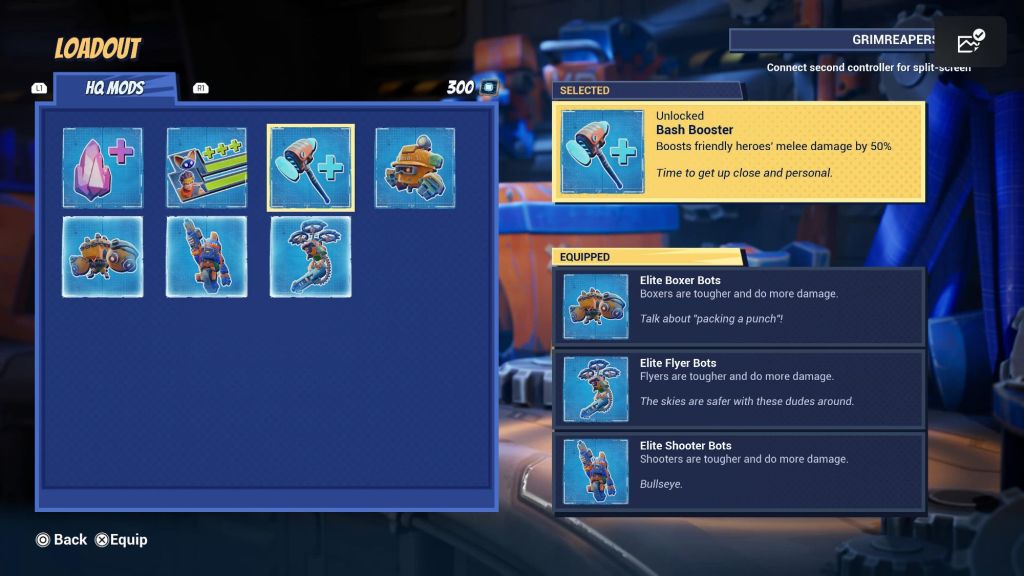The height and width of the screenshot is (576, 1024).
Task: Pick the orange helmeted bot head mod tile
Action: pos(414,168)
